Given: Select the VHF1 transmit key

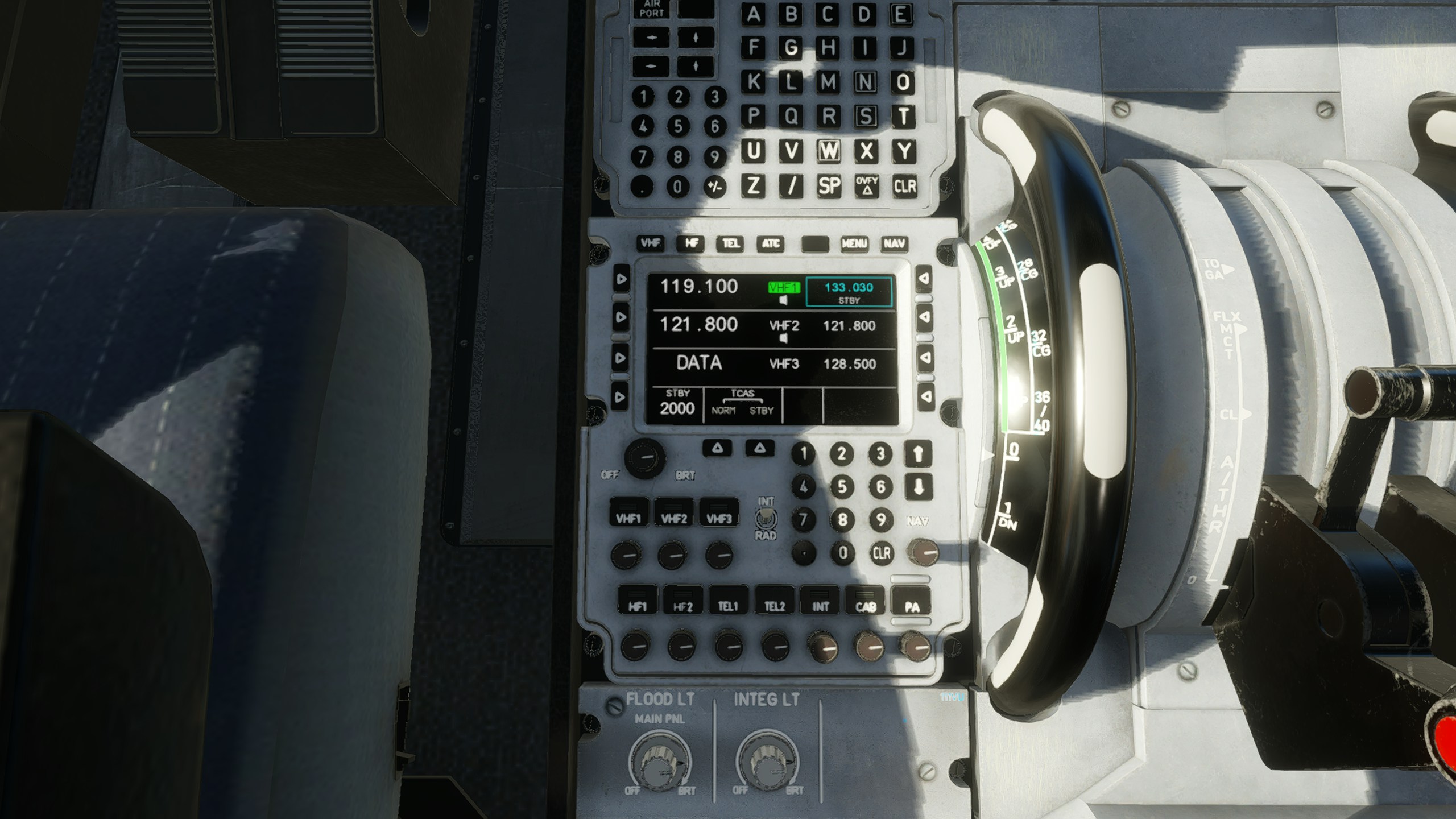Looking at the screenshot, I should (628, 514).
